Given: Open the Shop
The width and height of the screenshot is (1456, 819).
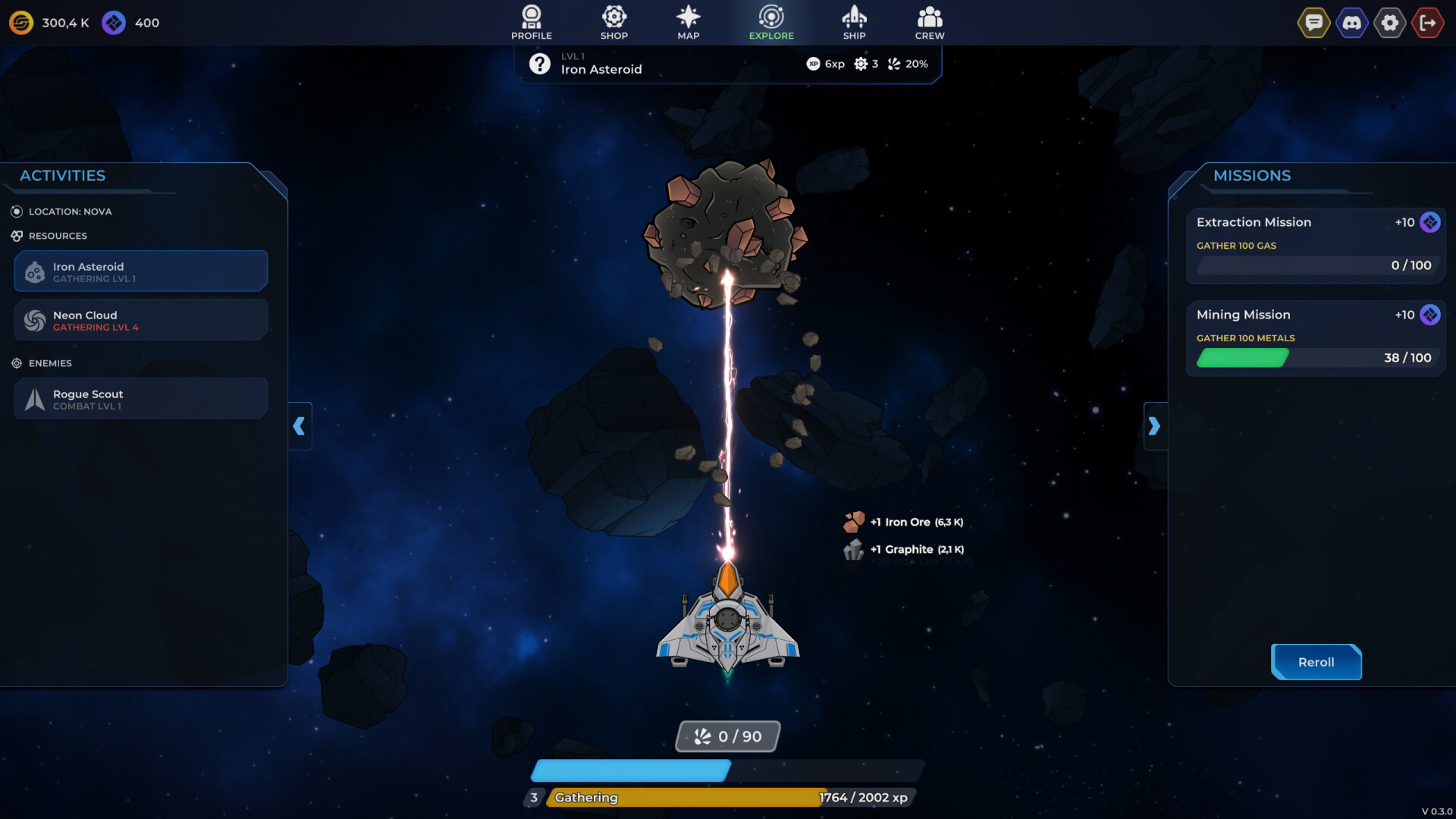Looking at the screenshot, I should pos(613,22).
